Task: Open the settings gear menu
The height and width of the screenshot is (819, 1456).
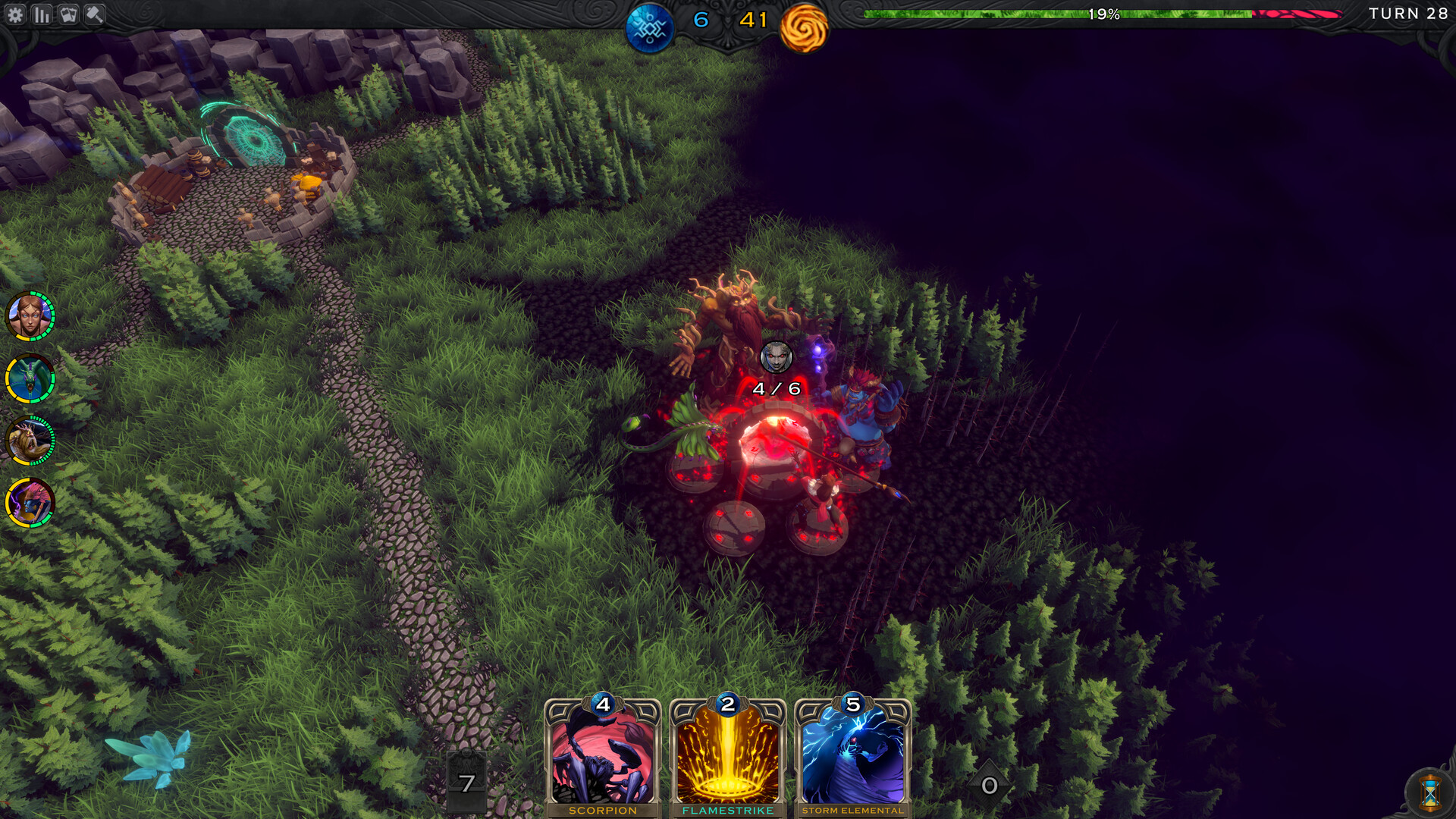Action: 17,13
